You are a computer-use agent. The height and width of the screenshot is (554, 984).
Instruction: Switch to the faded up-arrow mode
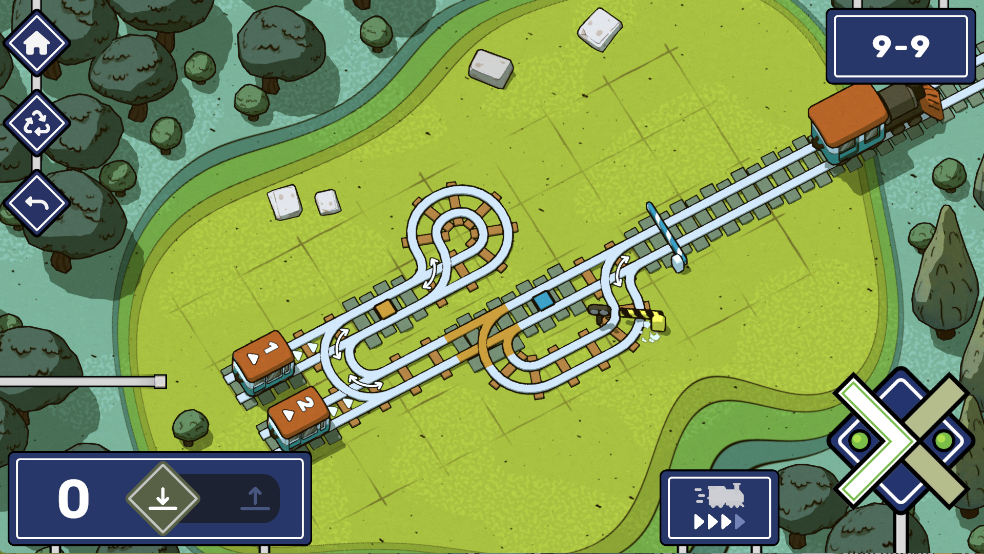[254, 497]
